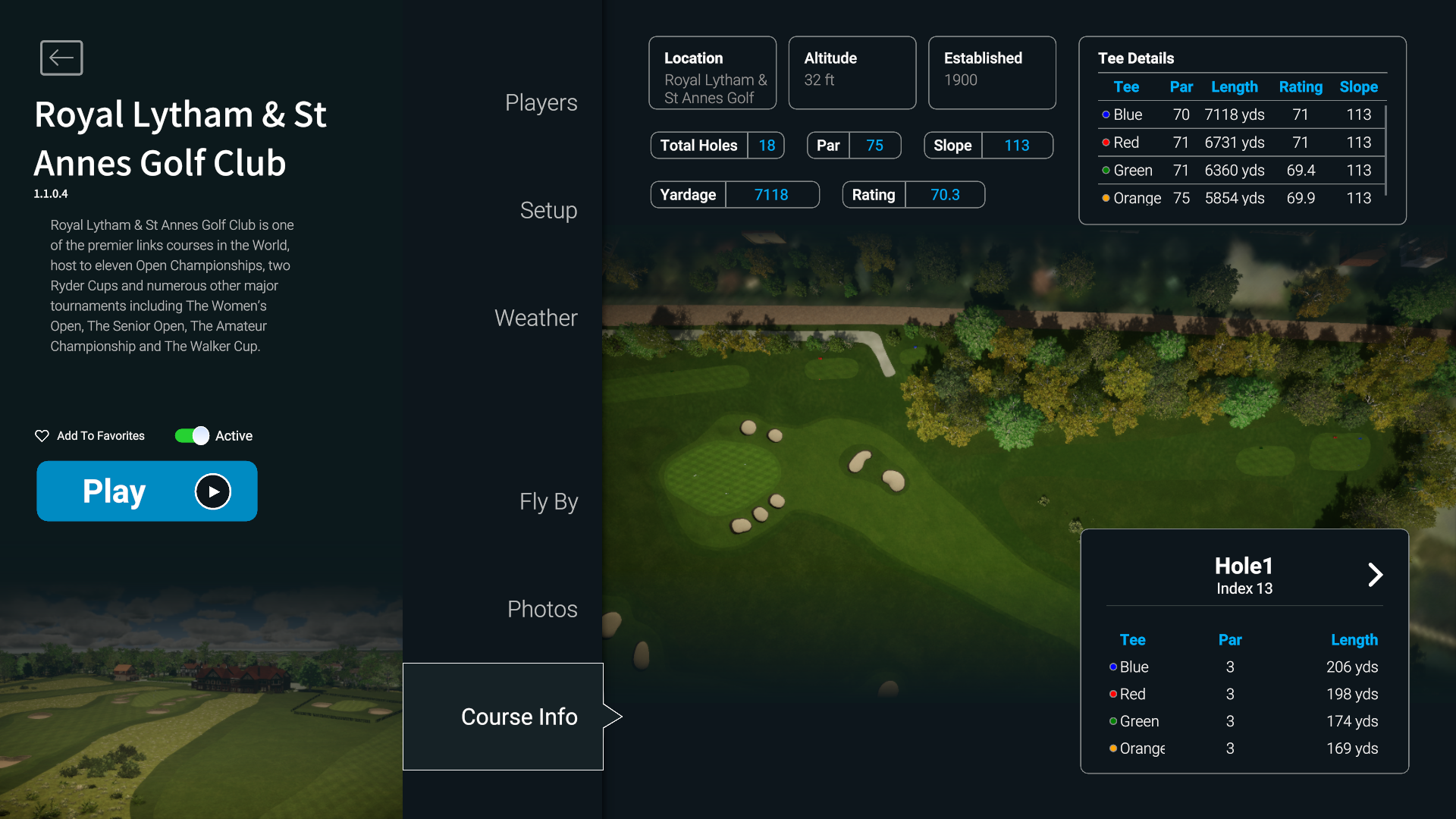
Task: Switch to the Setup section
Action: click(548, 210)
